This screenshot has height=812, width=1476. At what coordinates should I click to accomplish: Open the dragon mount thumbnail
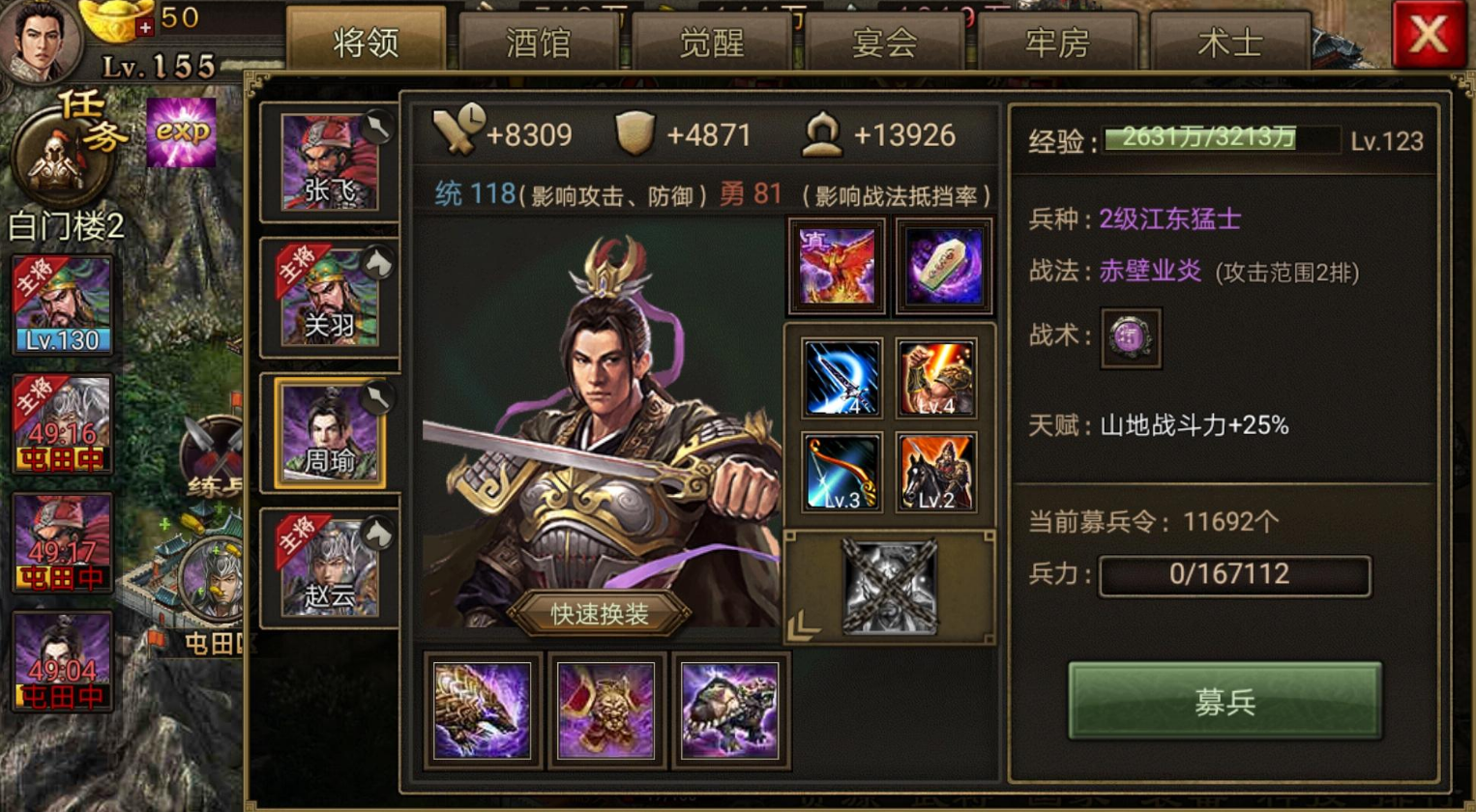(x=483, y=710)
